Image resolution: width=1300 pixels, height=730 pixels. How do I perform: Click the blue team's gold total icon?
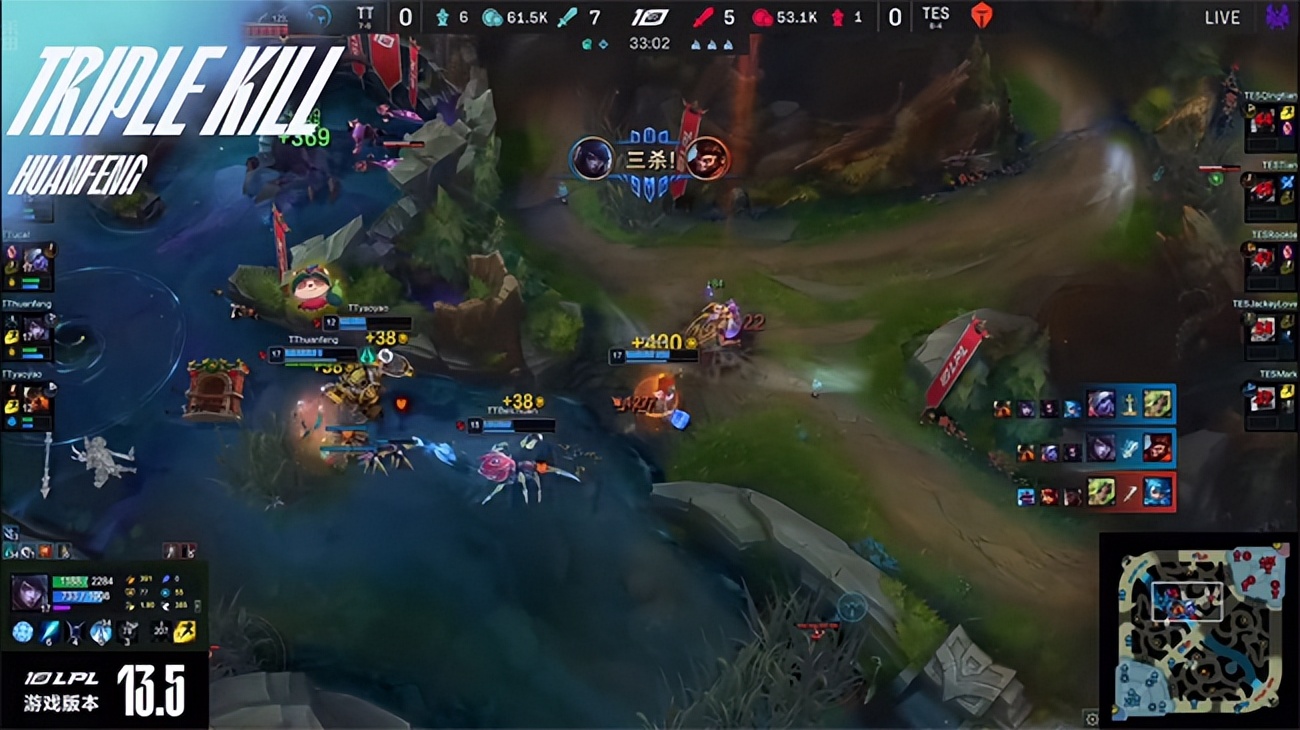tap(491, 17)
